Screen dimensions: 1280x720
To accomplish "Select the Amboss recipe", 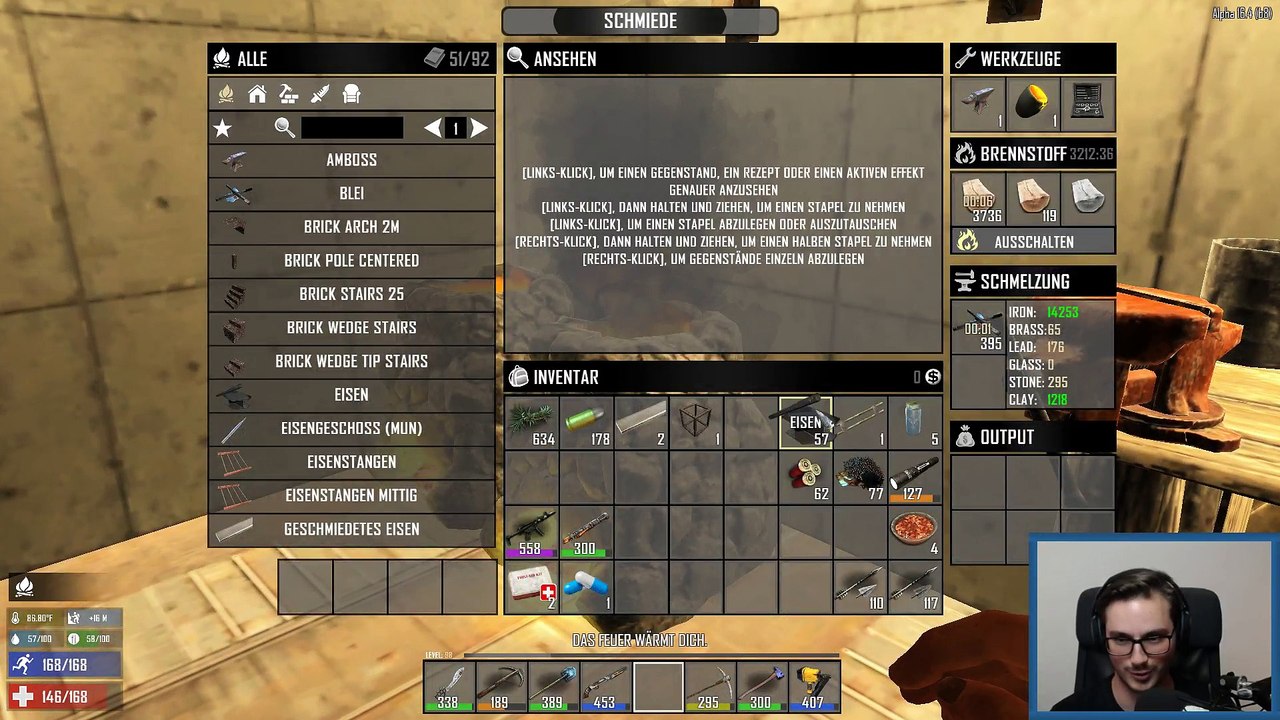I will point(351,160).
